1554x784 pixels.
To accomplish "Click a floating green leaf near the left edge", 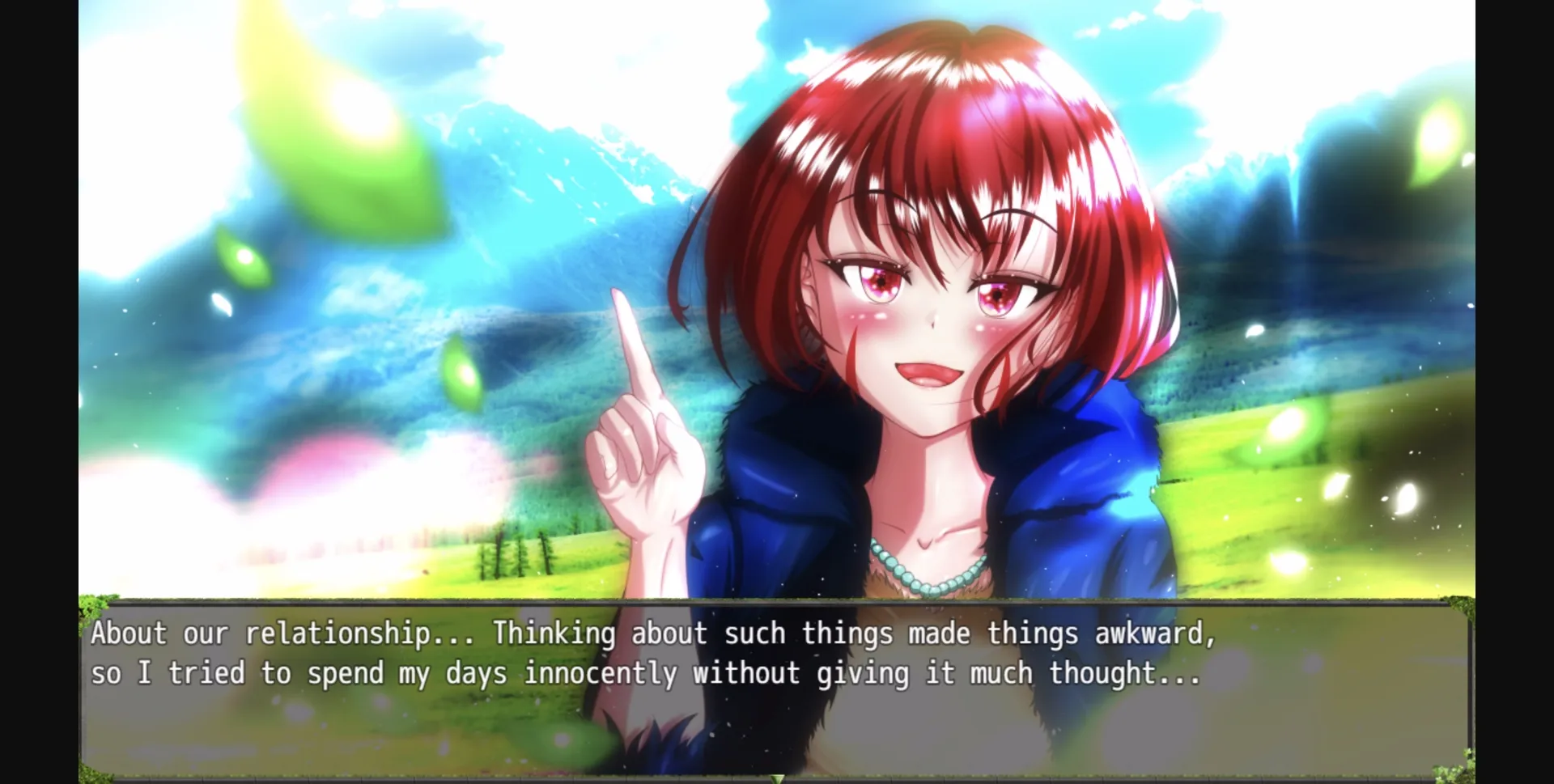I will (x=243, y=259).
